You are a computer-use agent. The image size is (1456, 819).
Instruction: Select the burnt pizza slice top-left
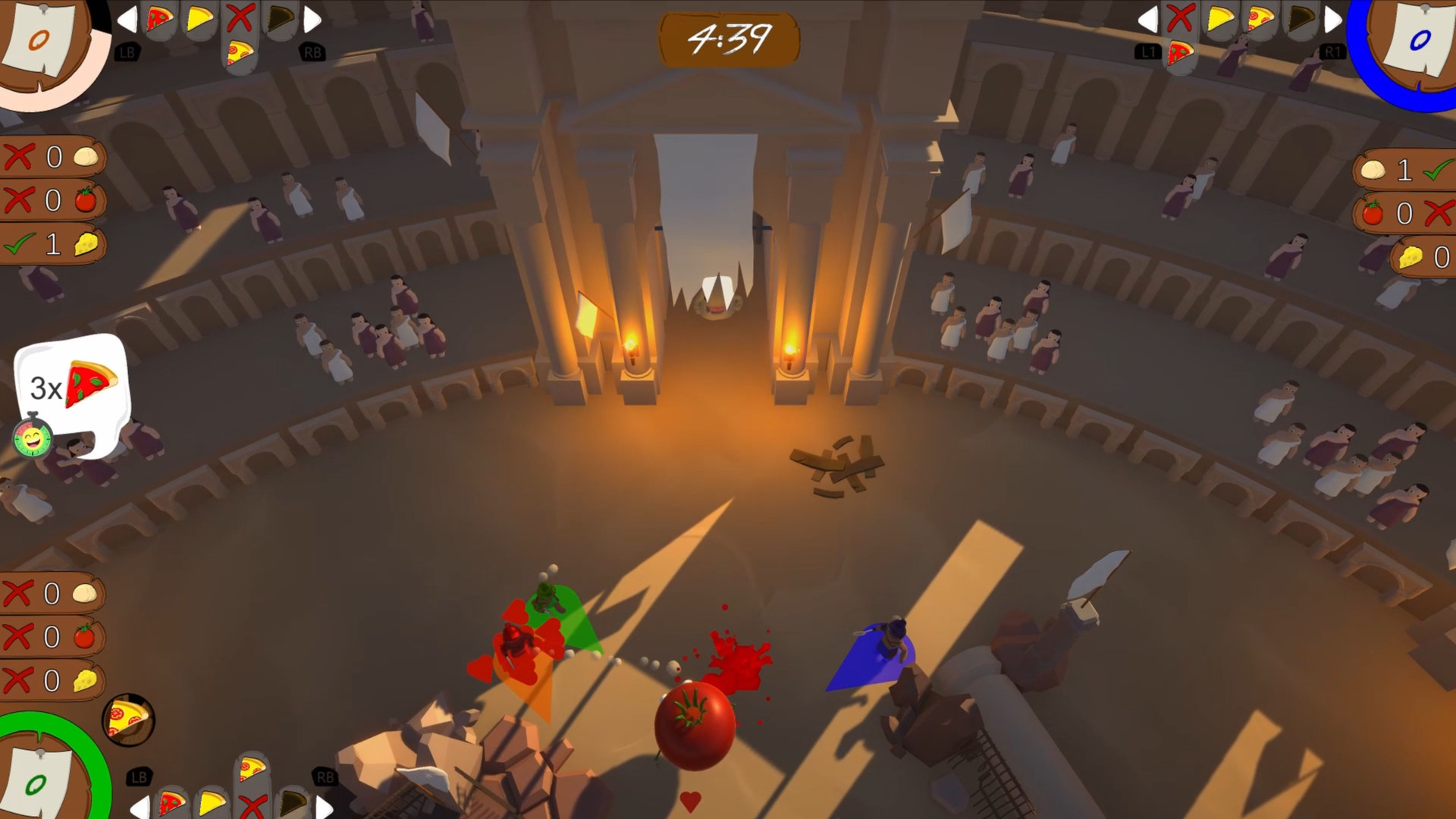[281, 17]
